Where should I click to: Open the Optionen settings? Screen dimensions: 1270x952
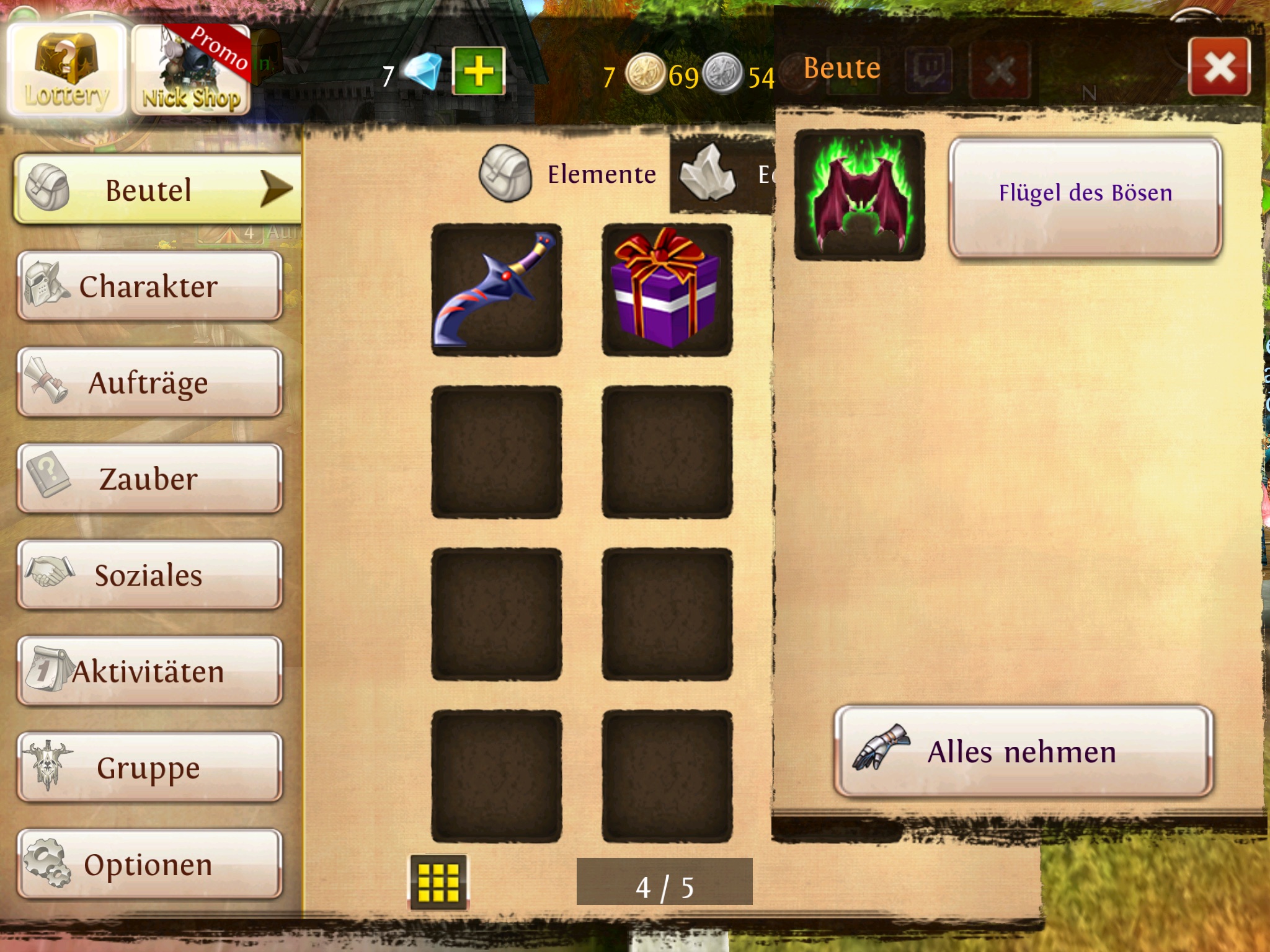(149, 864)
